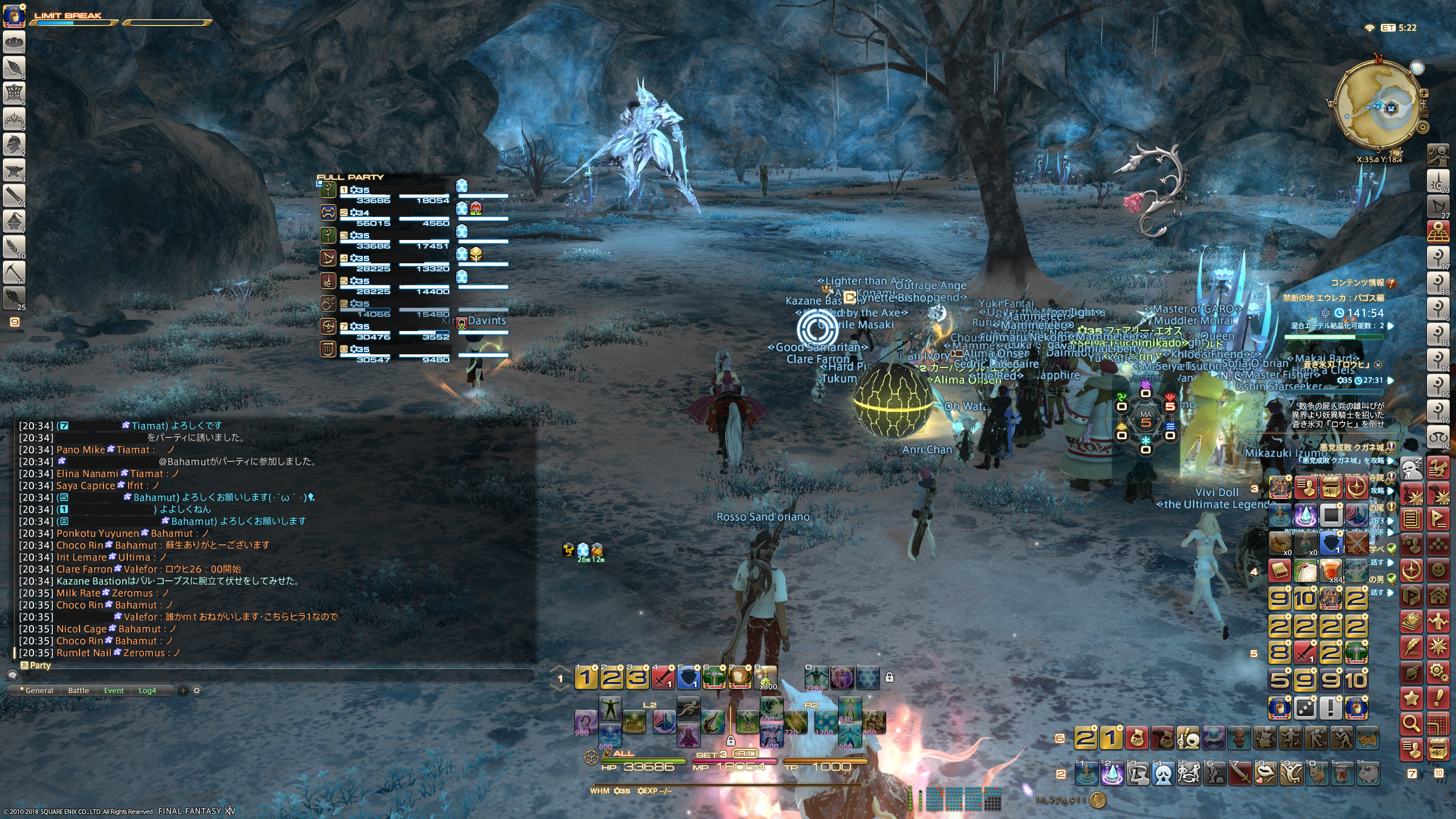Toggle the hotbar lock padlock

click(x=890, y=677)
